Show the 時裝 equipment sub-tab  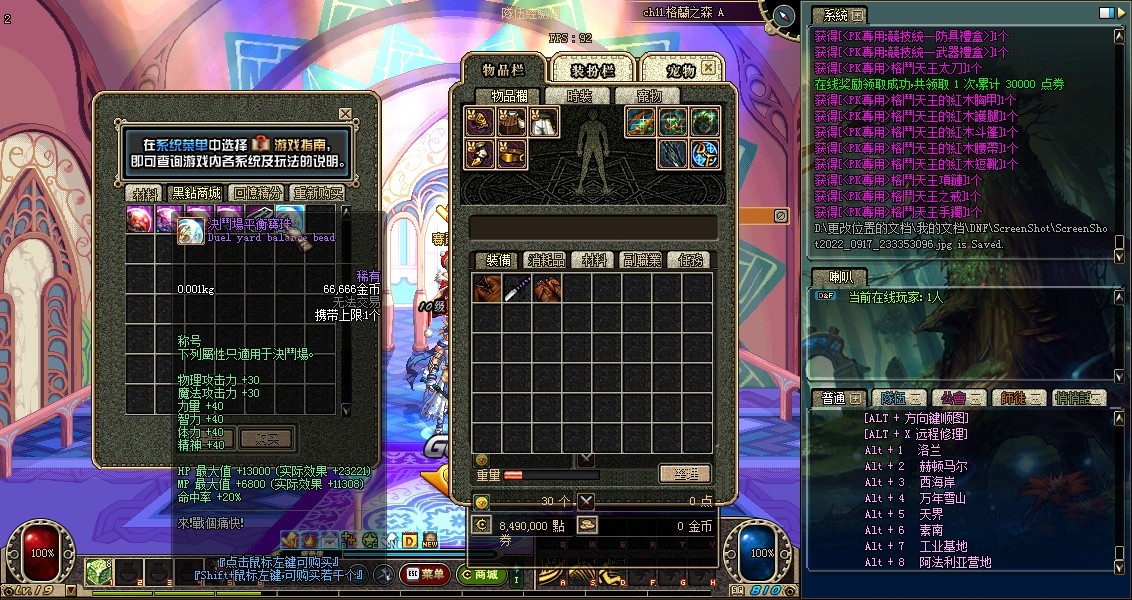tap(578, 96)
